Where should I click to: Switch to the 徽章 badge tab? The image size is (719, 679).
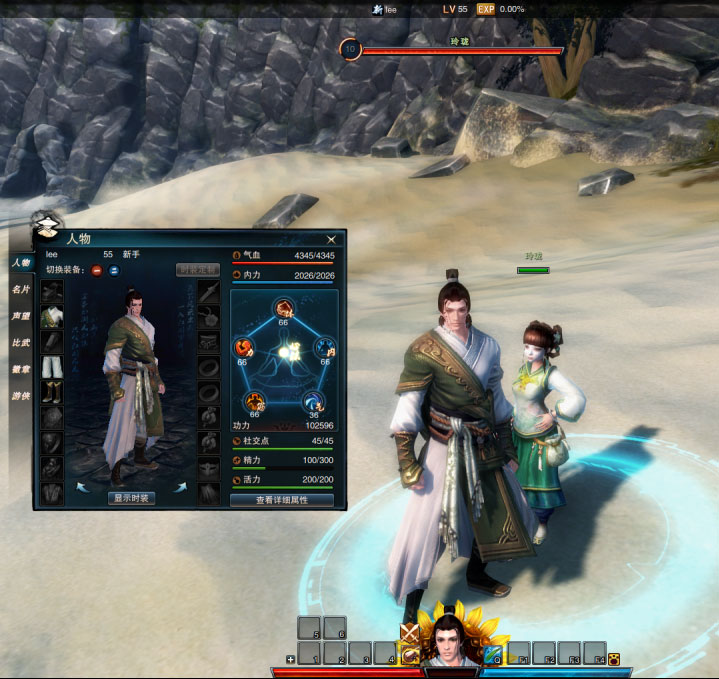tap(20, 367)
